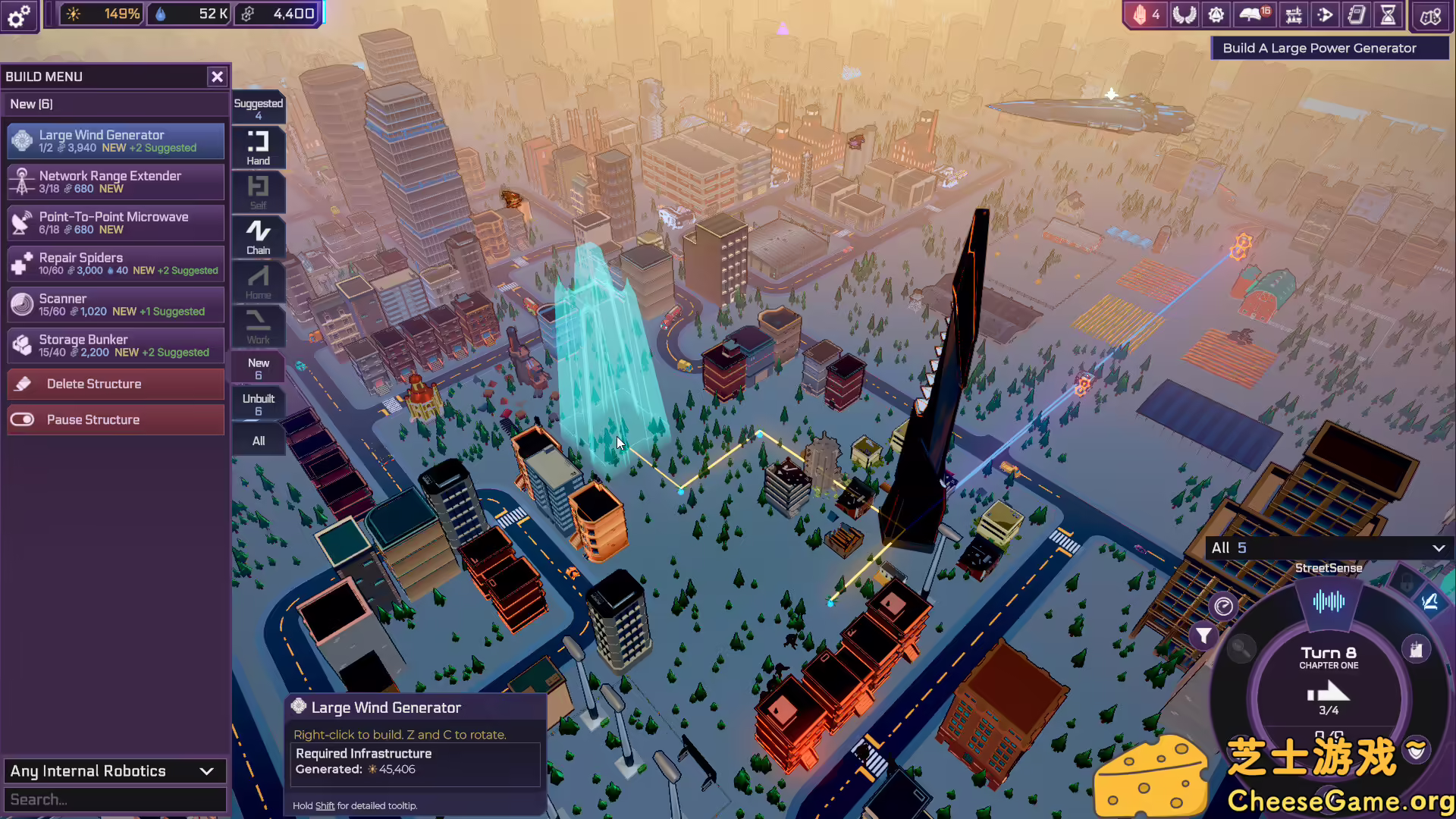1456x819 pixels.
Task: Choose the Scanner structure
Action: click(x=116, y=305)
